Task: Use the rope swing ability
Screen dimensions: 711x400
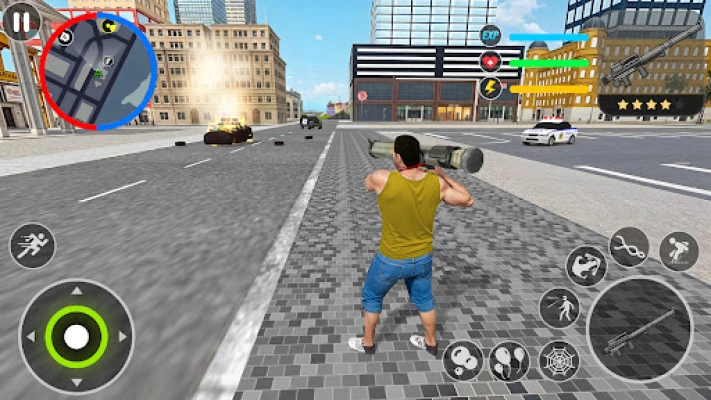Action: pyautogui.click(x=629, y=247)
